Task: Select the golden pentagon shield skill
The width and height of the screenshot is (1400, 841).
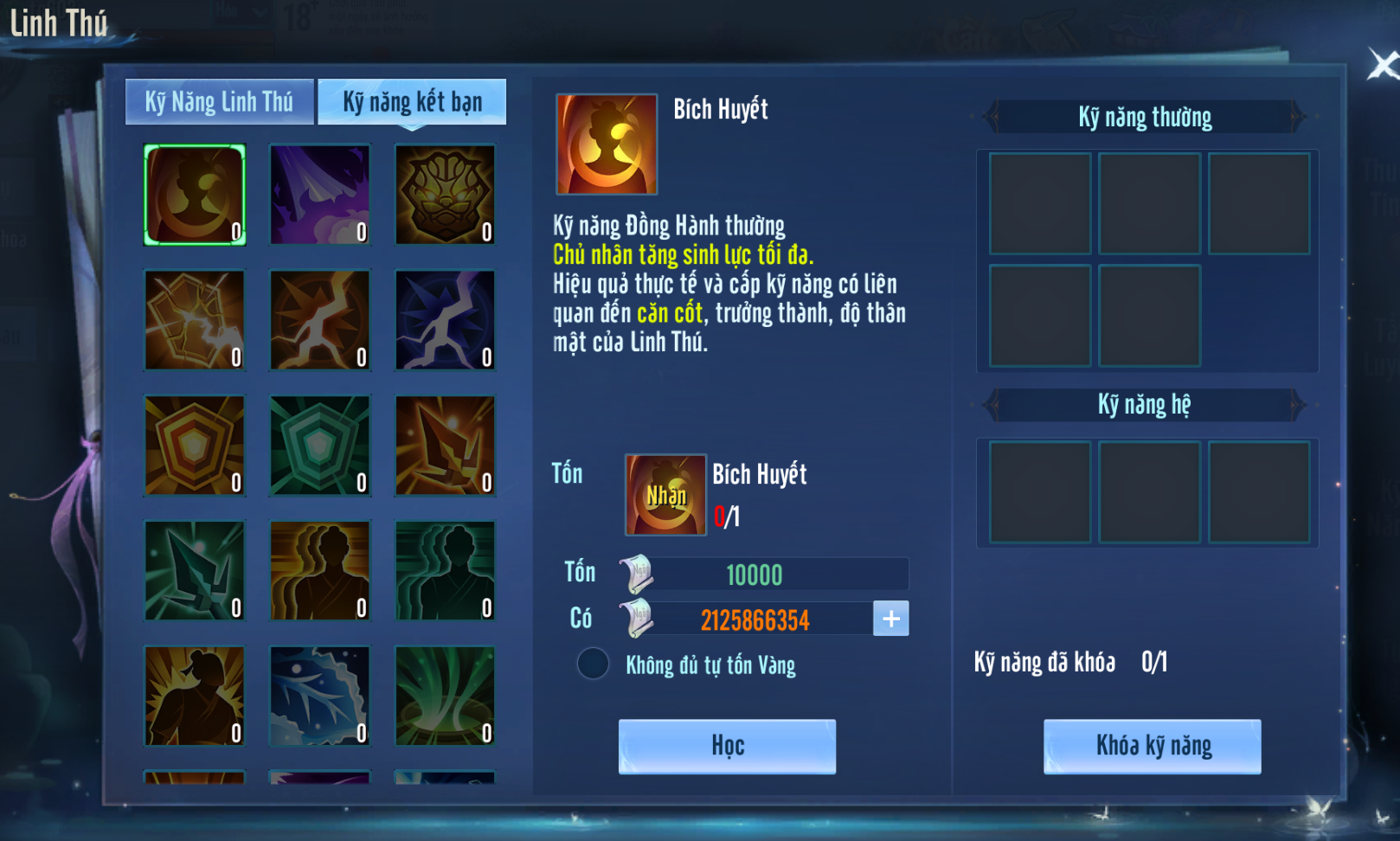Action: (195, 446)
